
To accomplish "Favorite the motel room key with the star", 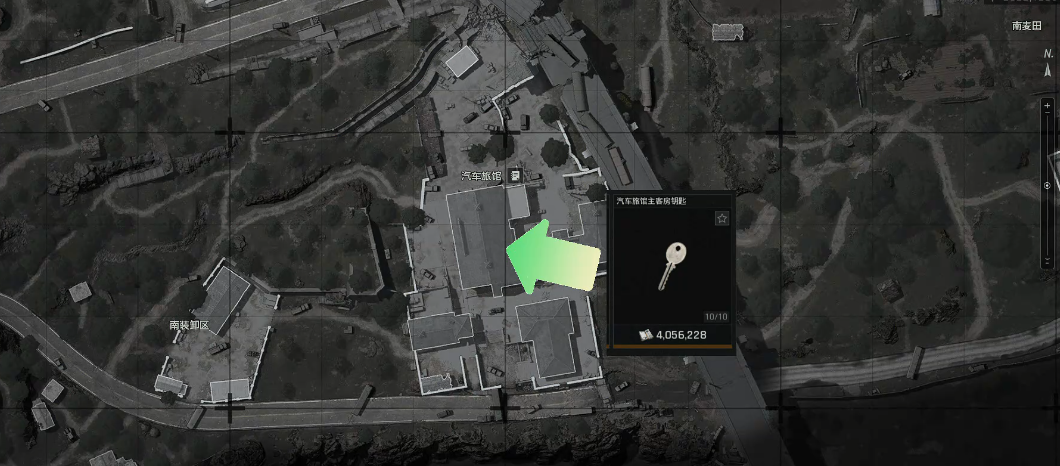I will pos(722,218).
